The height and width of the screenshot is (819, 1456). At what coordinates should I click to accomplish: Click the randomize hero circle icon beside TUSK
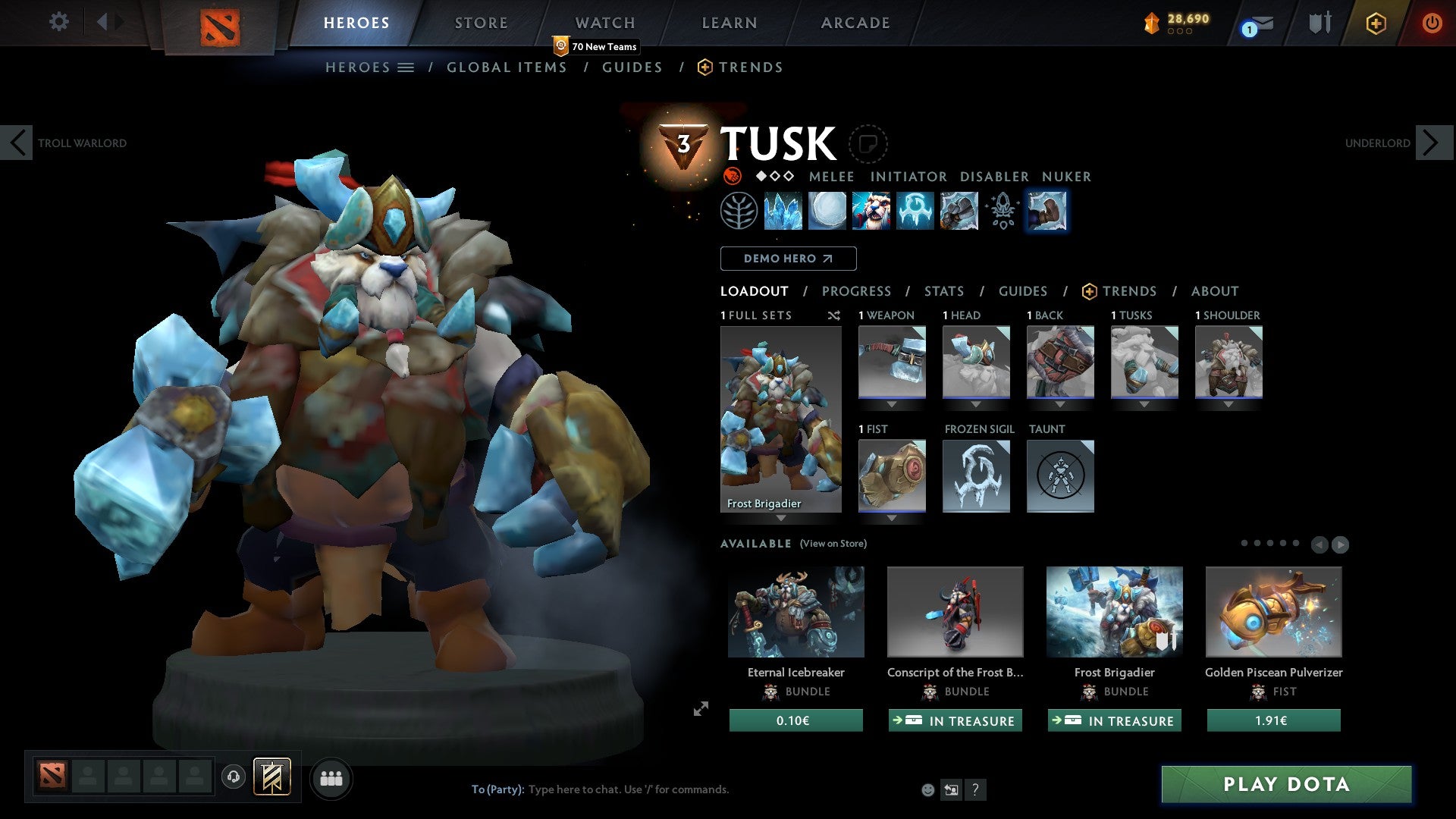click(x=869, y=143)
